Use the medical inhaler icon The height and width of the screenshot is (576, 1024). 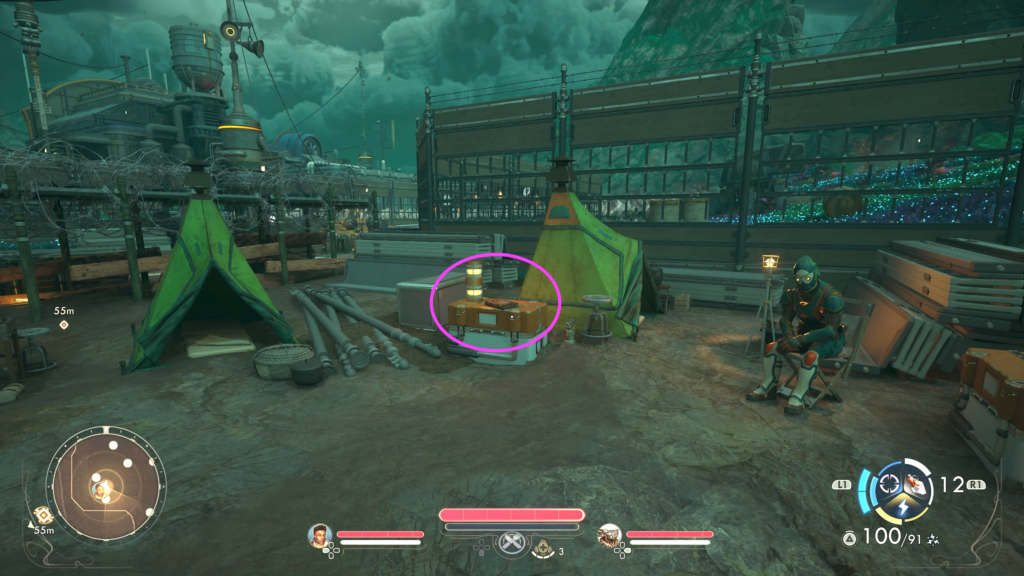pos(543,547)
